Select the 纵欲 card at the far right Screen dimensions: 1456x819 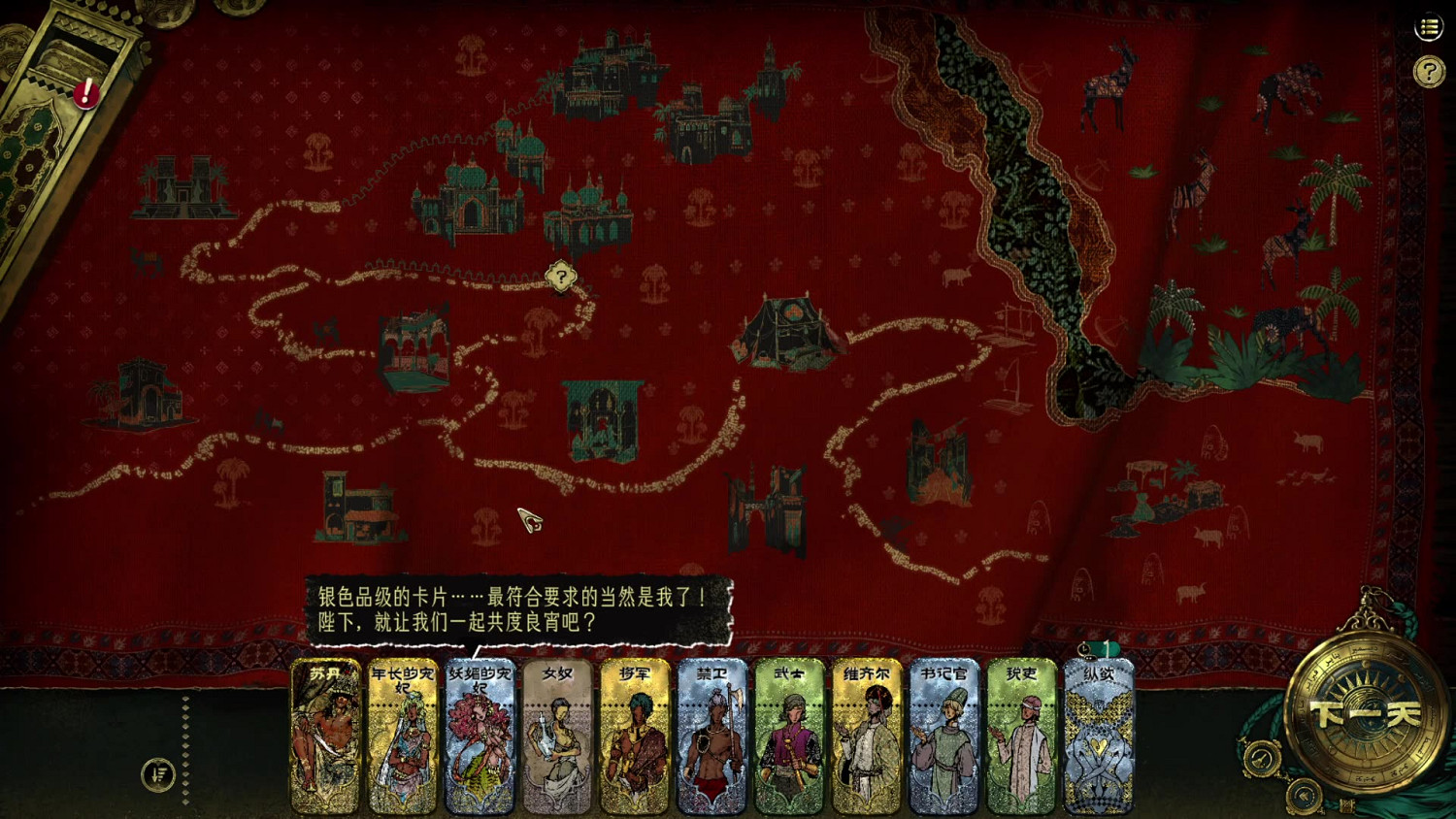[x=1099, y=737]
